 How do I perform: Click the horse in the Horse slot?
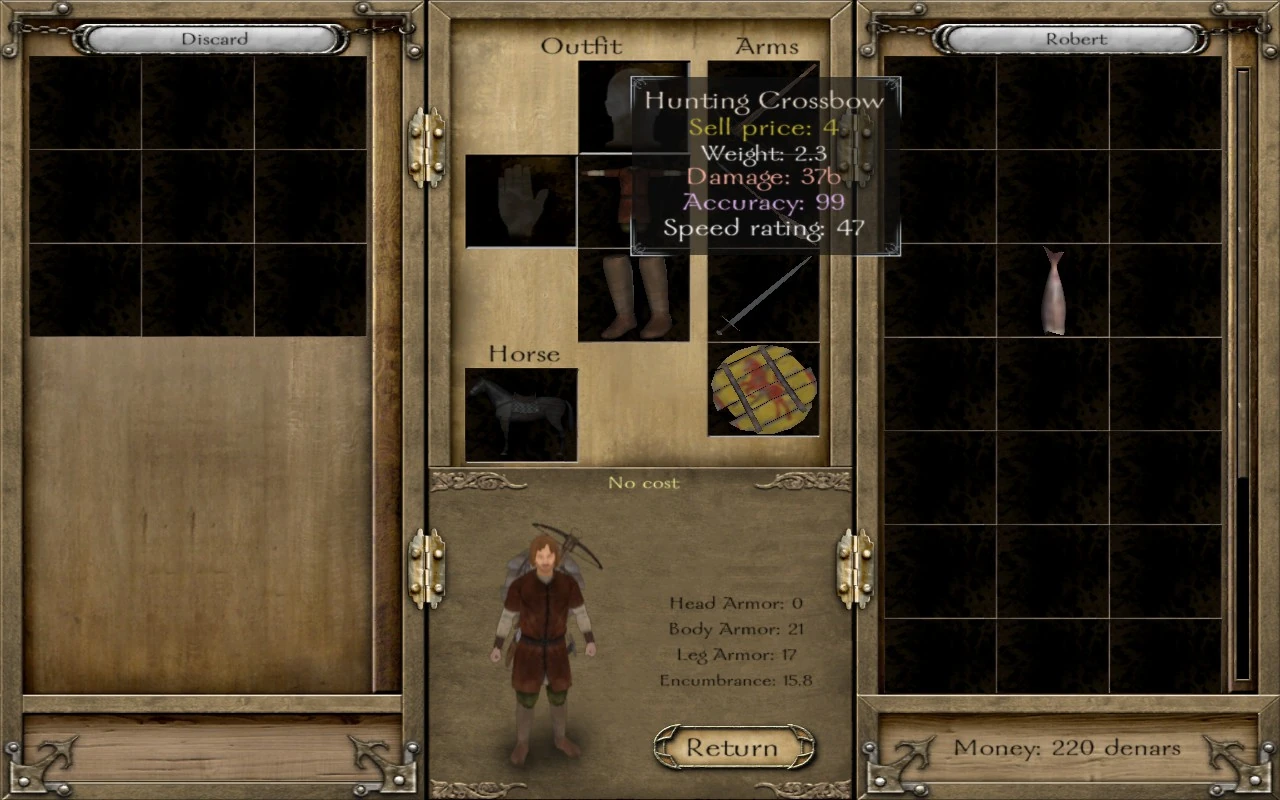(x=520, y=412)
